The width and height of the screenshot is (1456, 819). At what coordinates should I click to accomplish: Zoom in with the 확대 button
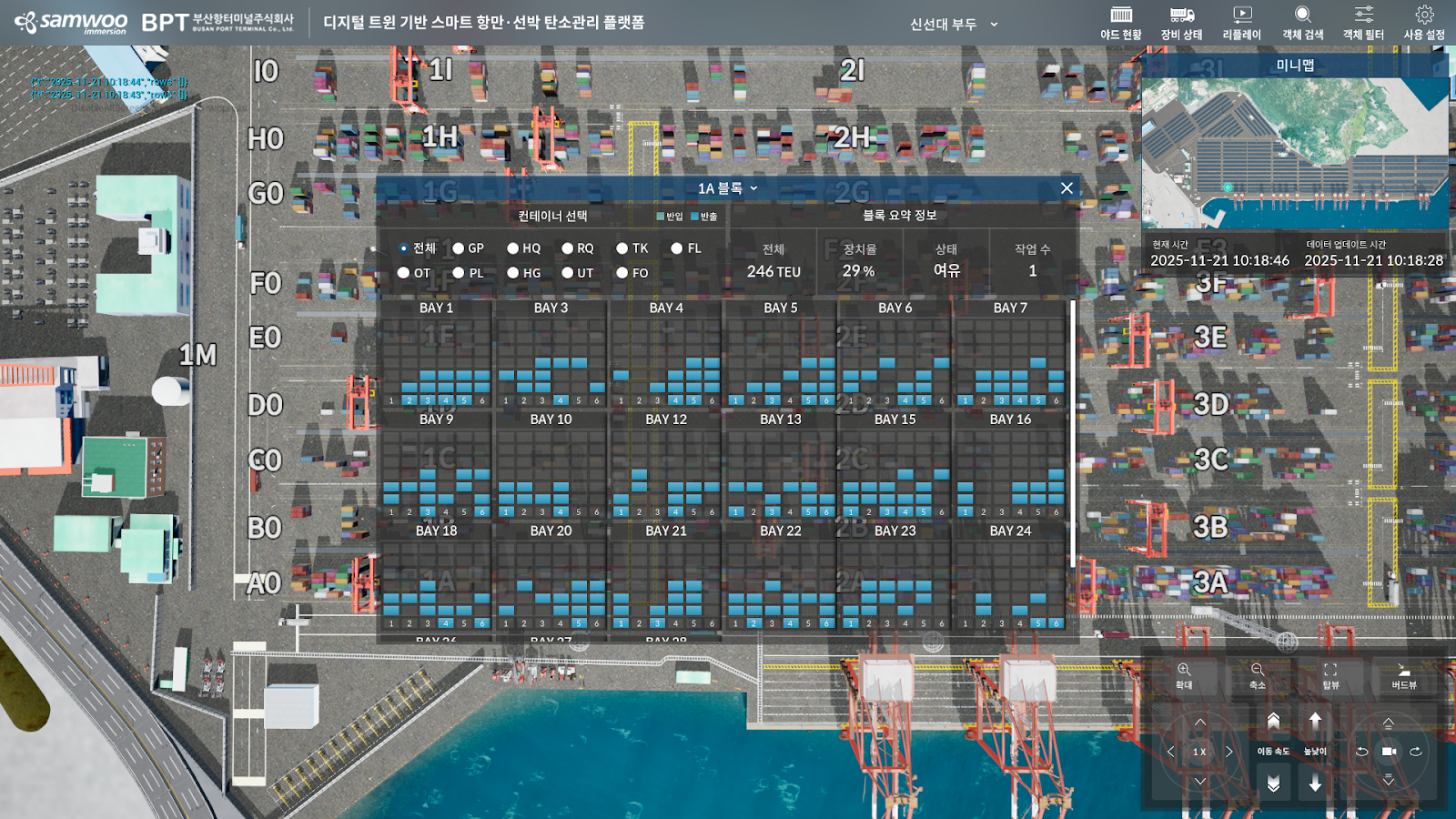[x=1184, y=676]
